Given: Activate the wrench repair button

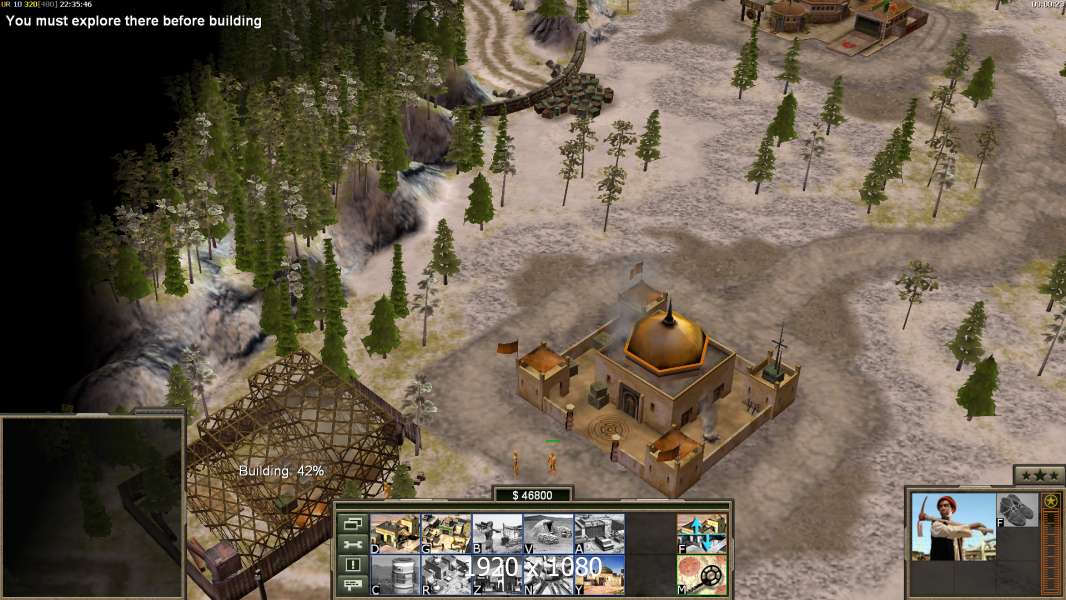Looking at the screenshot, I should [x=352, y=544].
